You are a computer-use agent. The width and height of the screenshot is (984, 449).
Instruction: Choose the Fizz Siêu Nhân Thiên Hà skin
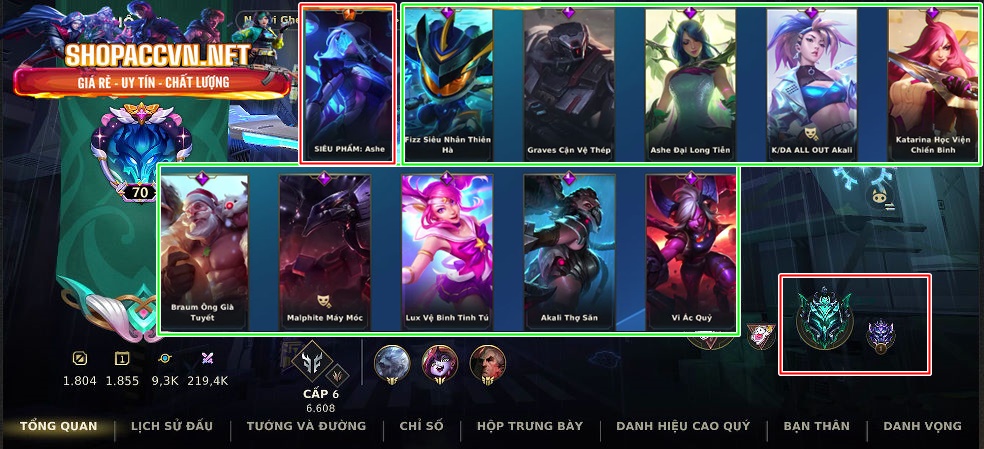pyautogui.click(x=448, y=85)
